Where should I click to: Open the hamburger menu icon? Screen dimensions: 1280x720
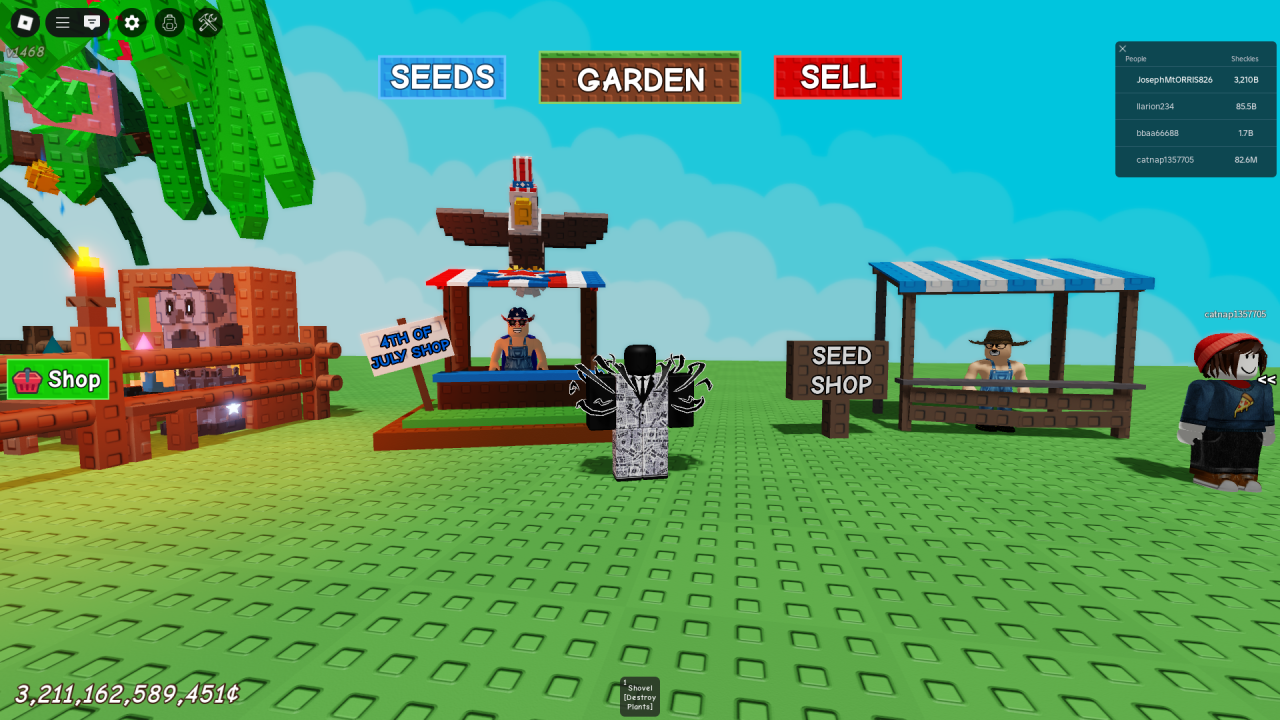(x=62, y=22)
